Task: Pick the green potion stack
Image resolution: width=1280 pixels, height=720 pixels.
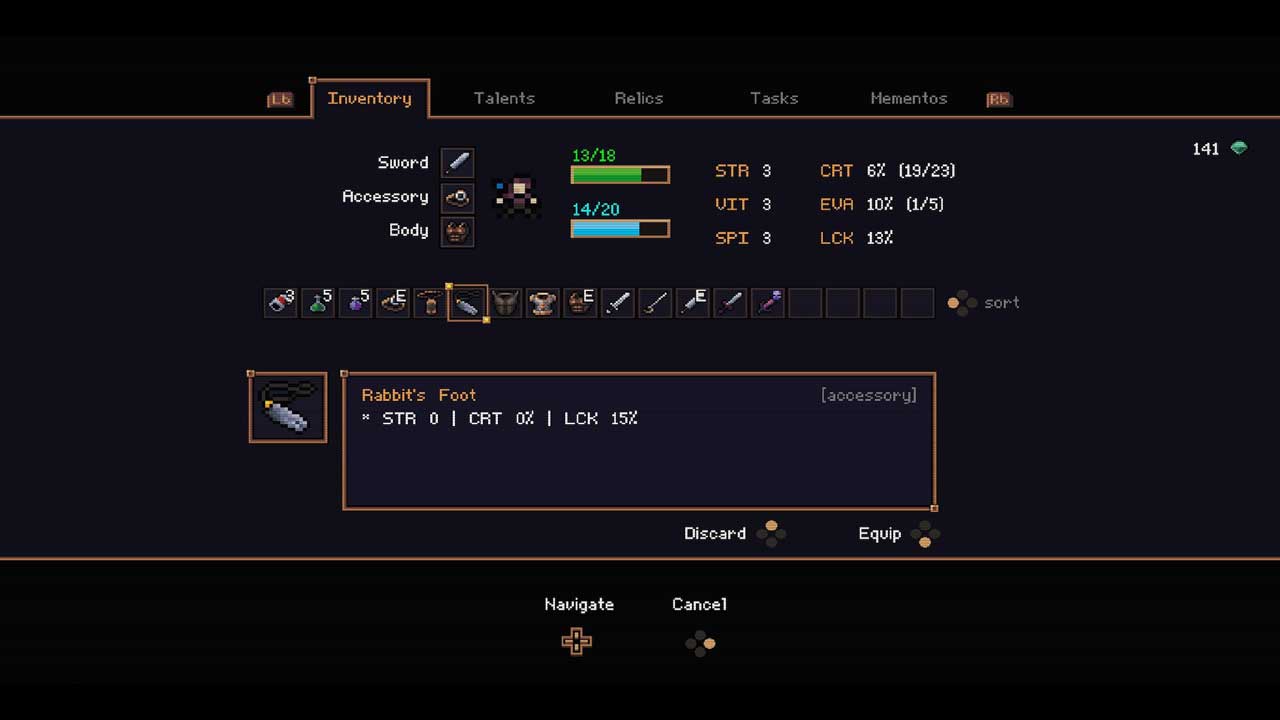Action: [318, 303]
